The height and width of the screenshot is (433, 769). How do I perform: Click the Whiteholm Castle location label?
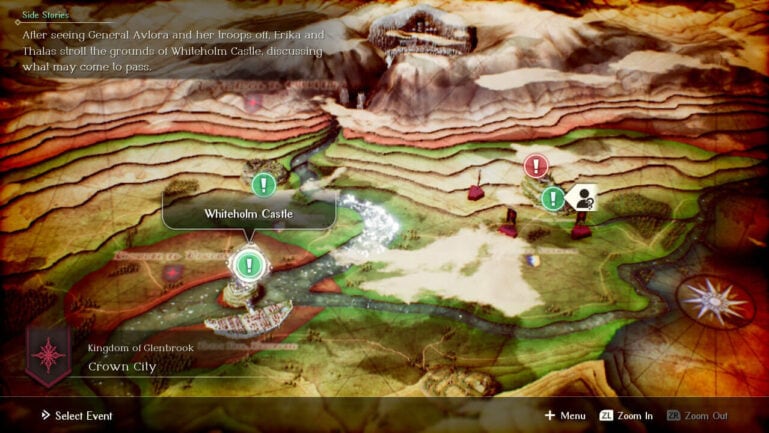point(249,214)
